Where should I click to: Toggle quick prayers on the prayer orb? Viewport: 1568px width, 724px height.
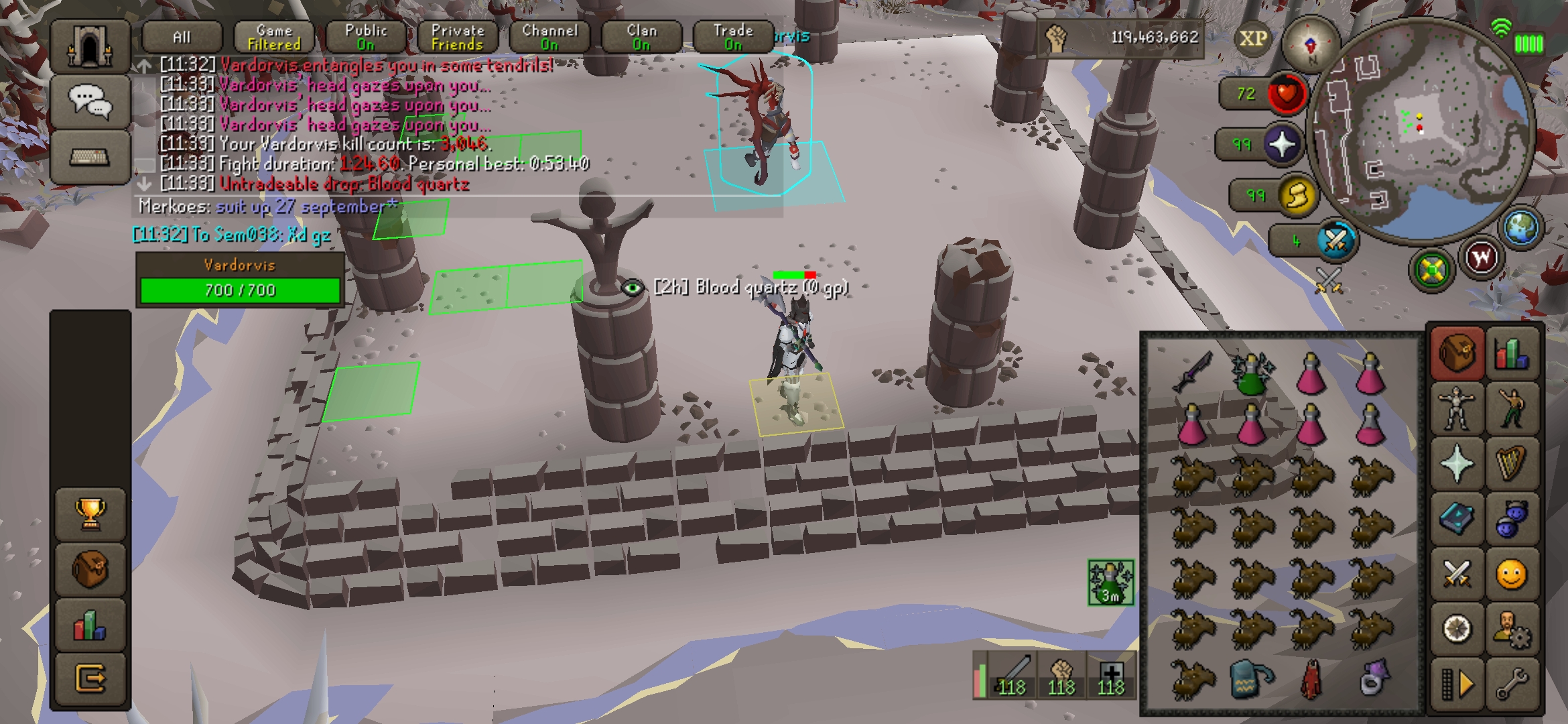click(1281, 144)
